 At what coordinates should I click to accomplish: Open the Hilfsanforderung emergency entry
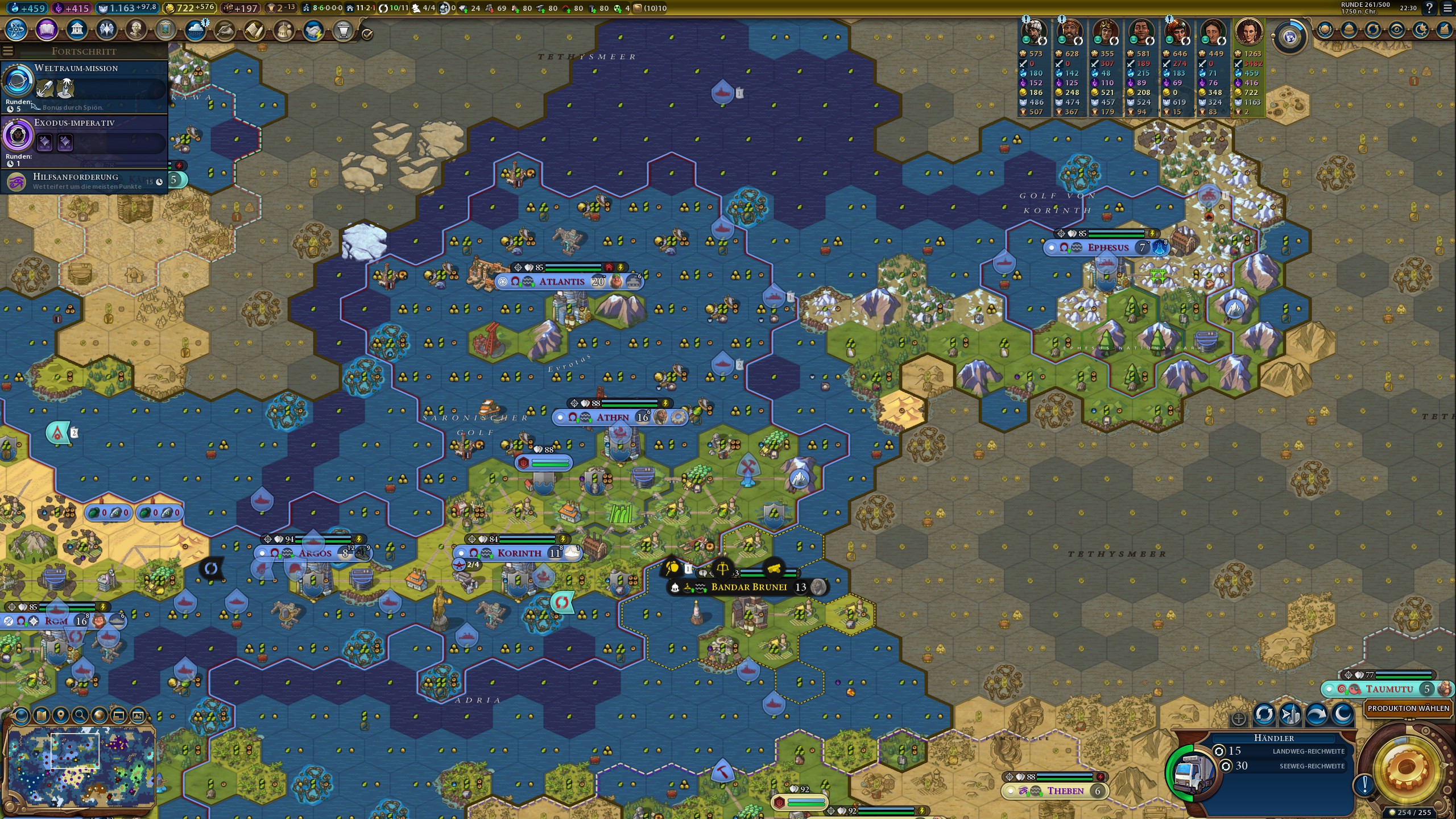tap(84, 181)
